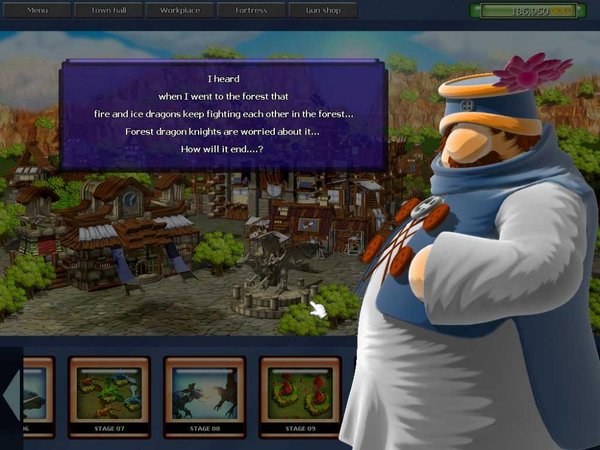Visit the Fortress

click(x=251, y=10)
